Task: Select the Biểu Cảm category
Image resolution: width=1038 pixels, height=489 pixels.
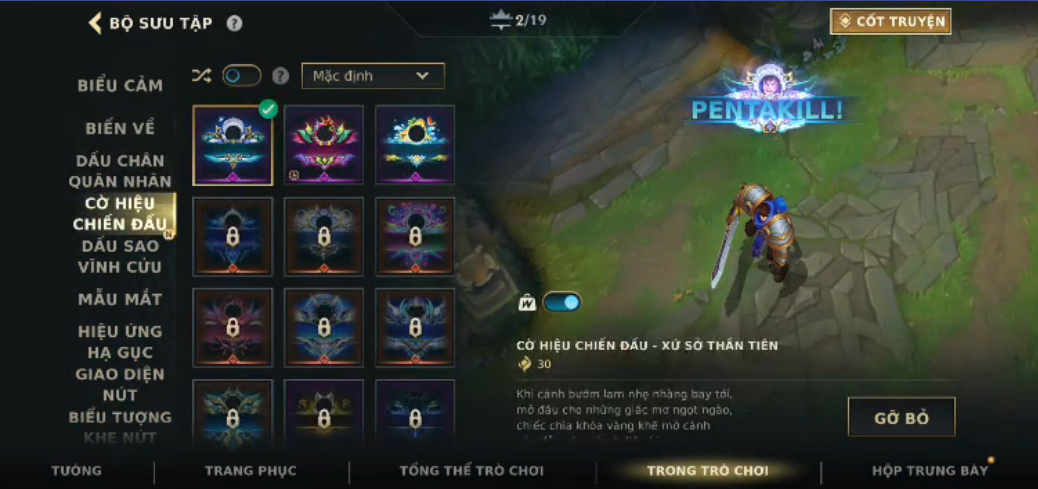Action: pyautogui.click(x=120, y=86)
